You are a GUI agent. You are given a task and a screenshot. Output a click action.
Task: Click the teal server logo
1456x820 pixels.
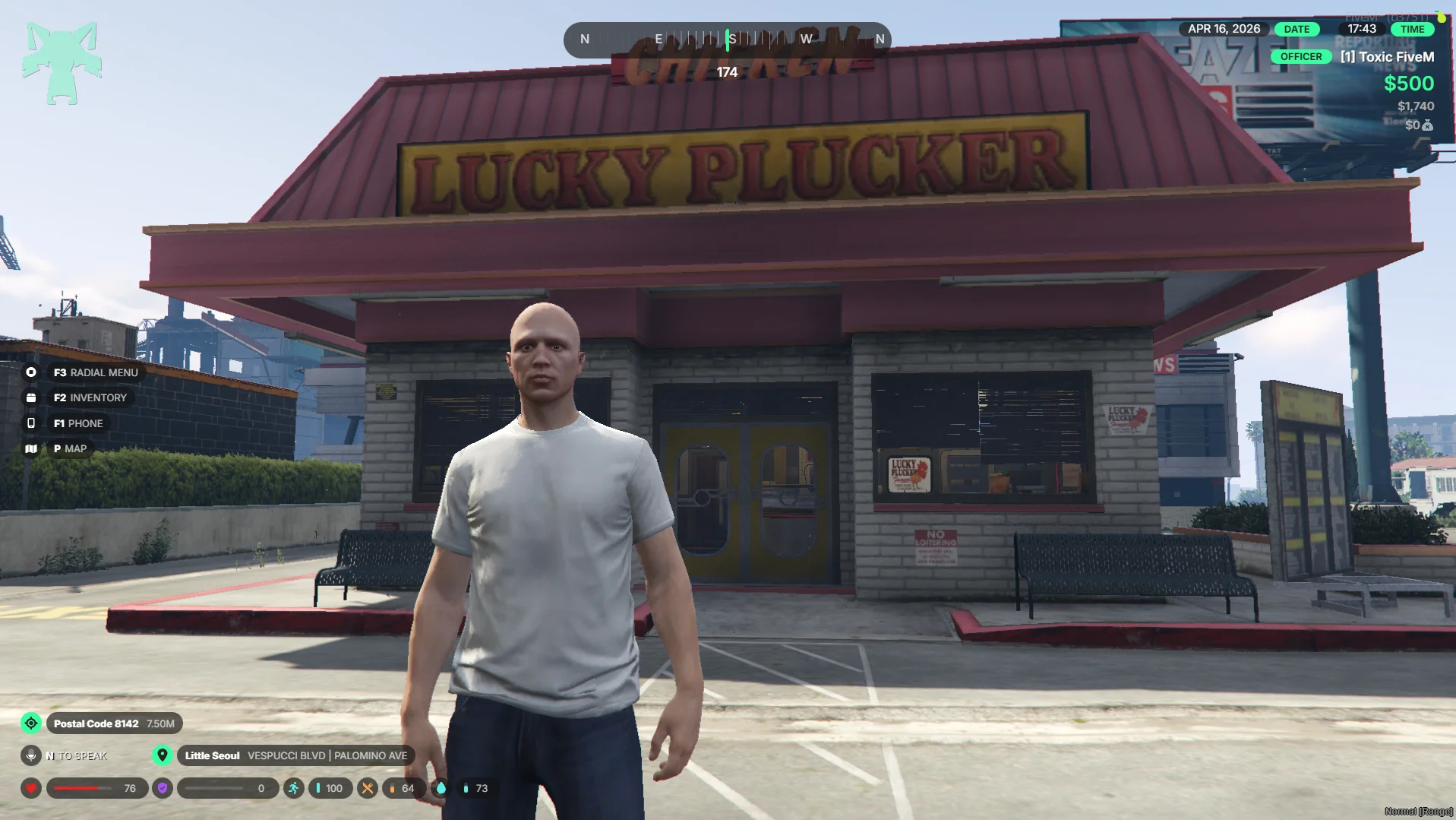[x=62, y=63]
